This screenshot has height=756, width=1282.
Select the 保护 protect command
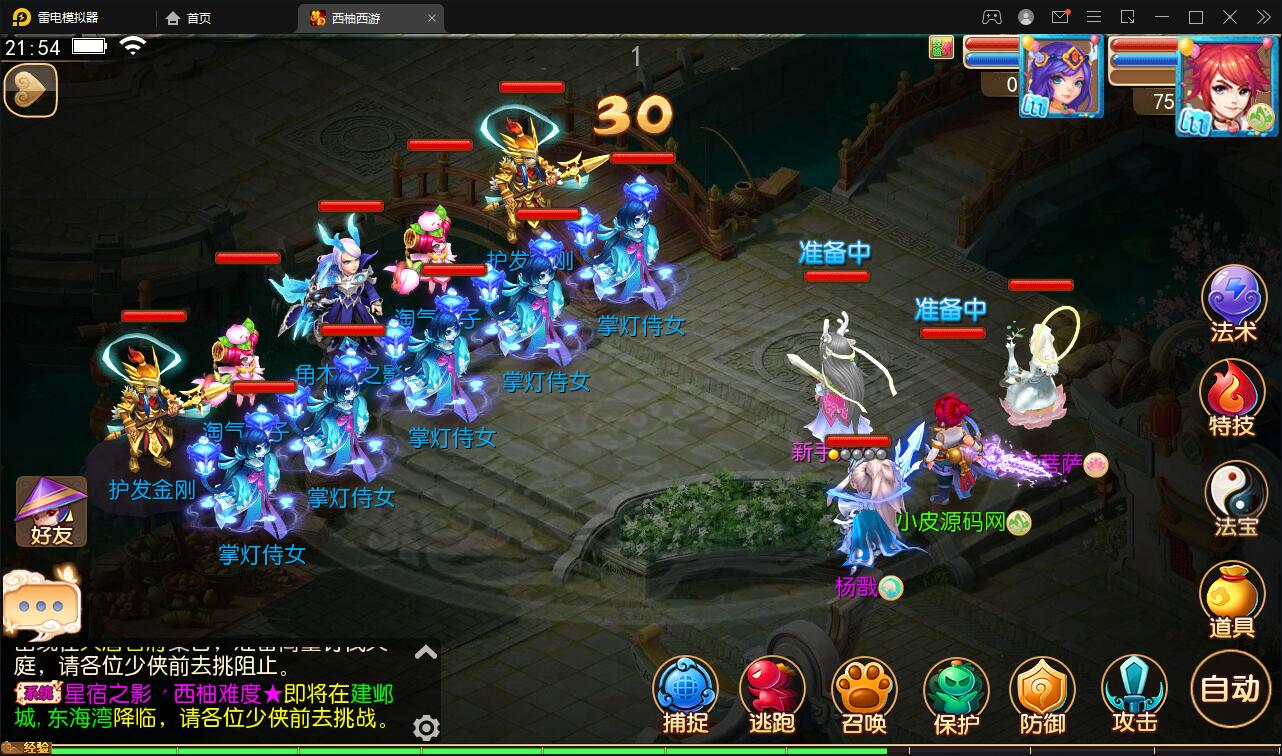click(952, 690)
